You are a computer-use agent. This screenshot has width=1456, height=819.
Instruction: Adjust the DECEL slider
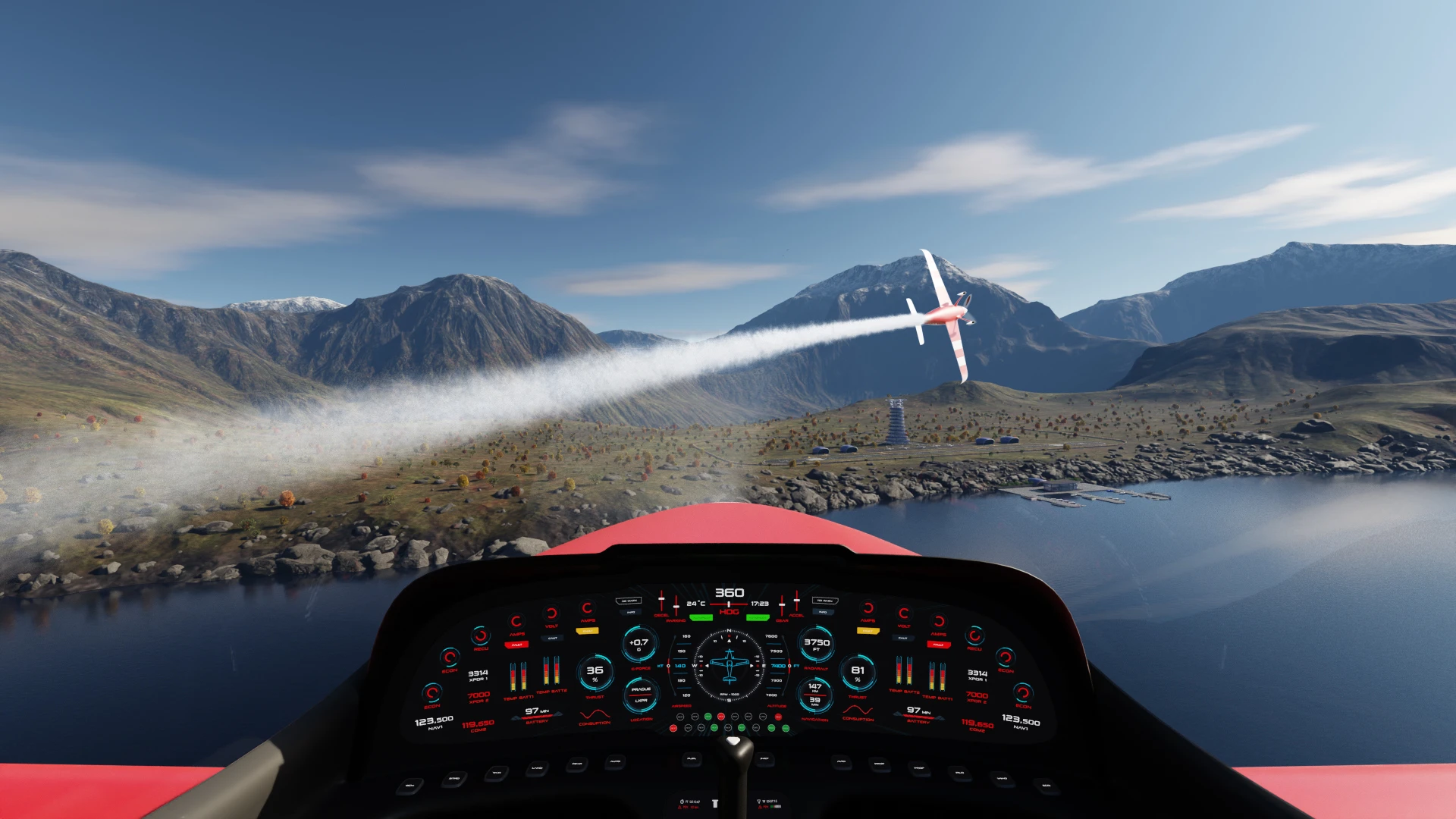[661, 601]
